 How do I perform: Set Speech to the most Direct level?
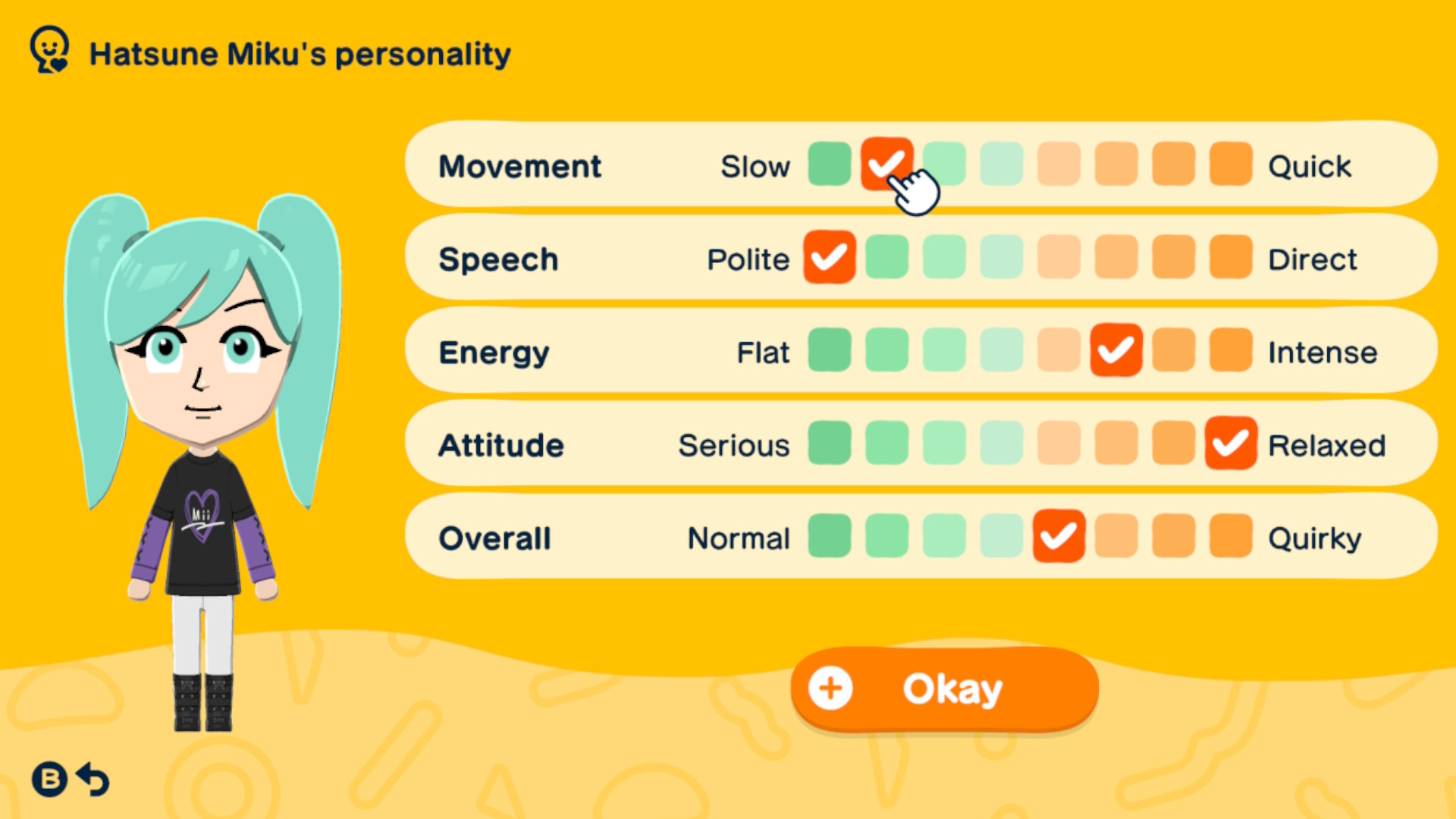pos(1230,258)
